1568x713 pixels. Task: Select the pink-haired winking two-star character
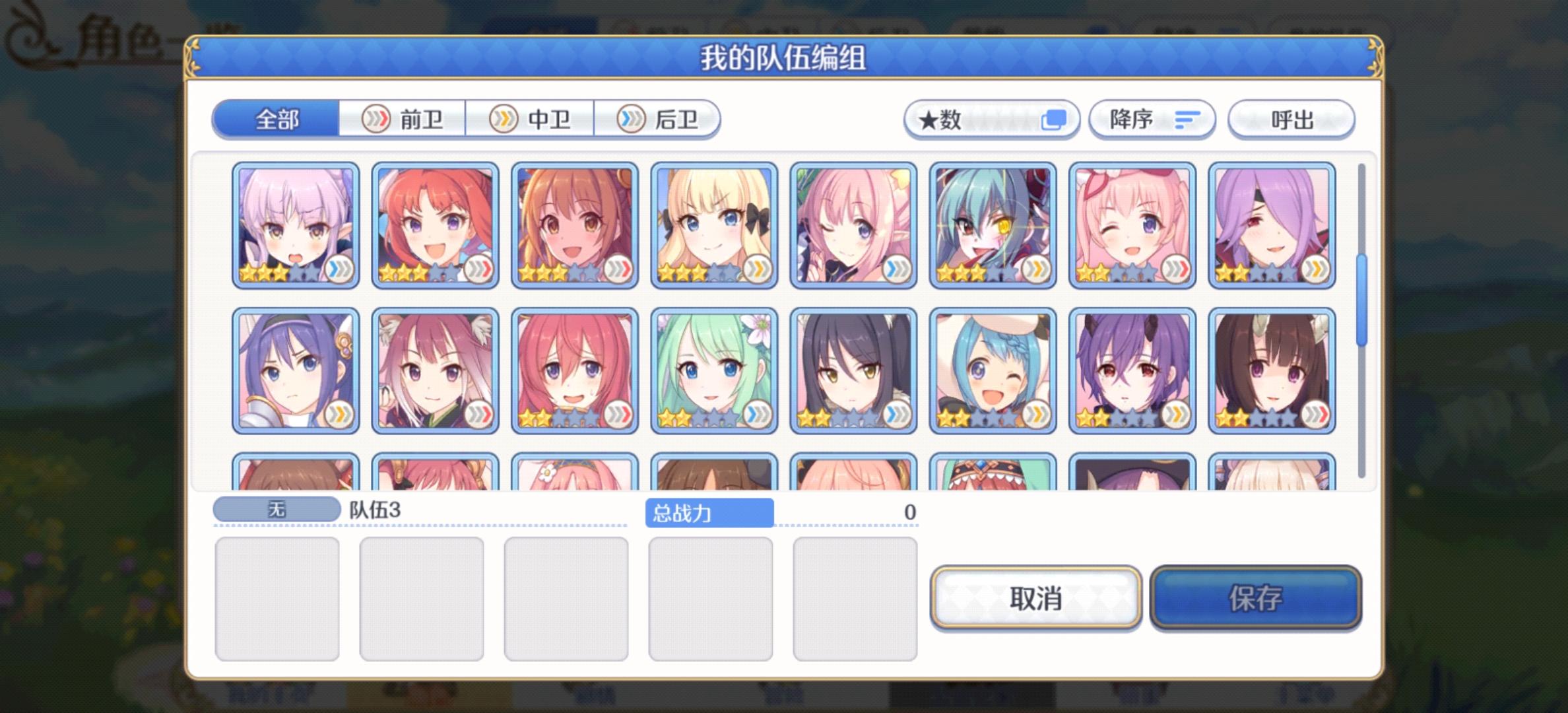pos(1133,224)
